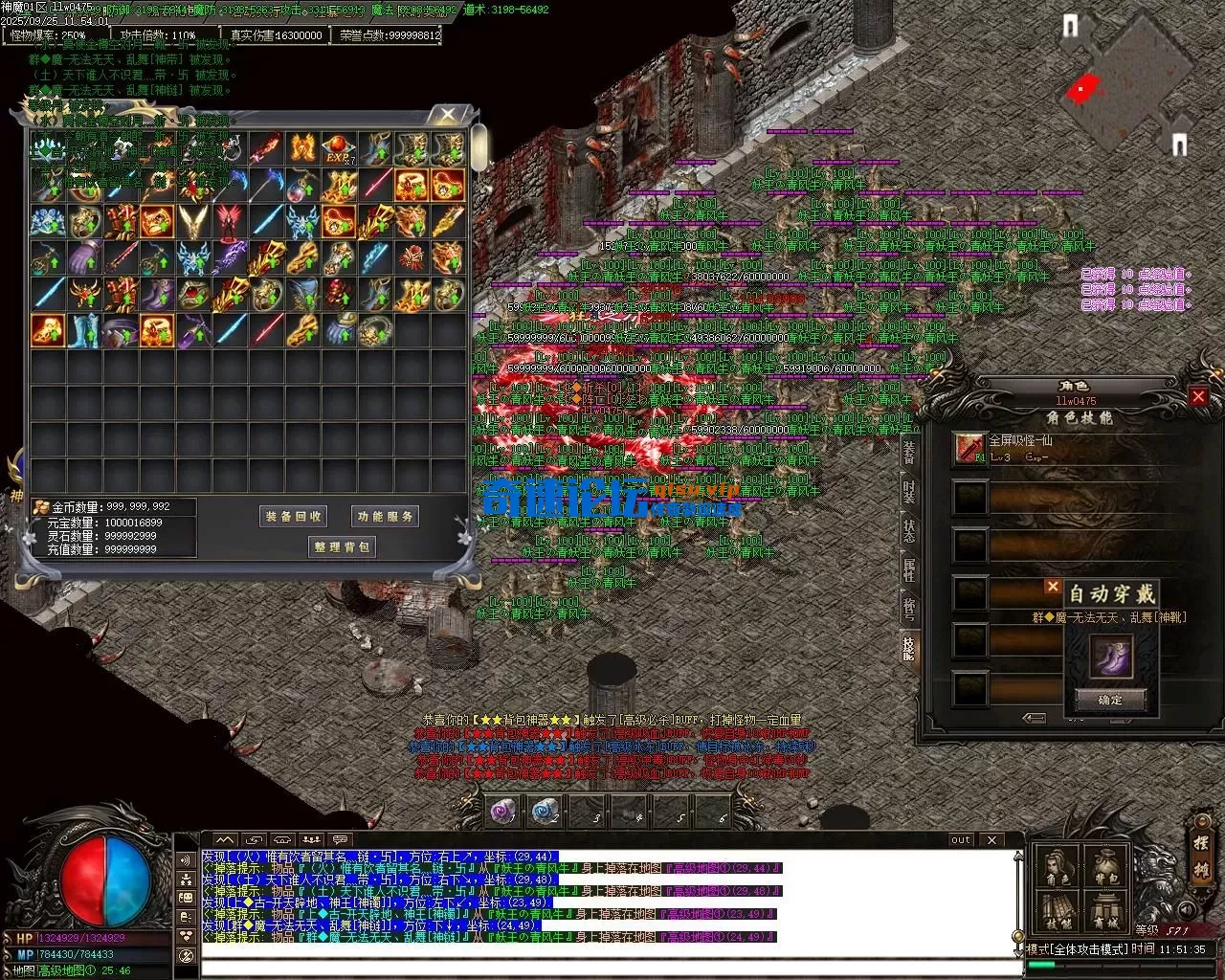Close the backpack inventory window

448,115
